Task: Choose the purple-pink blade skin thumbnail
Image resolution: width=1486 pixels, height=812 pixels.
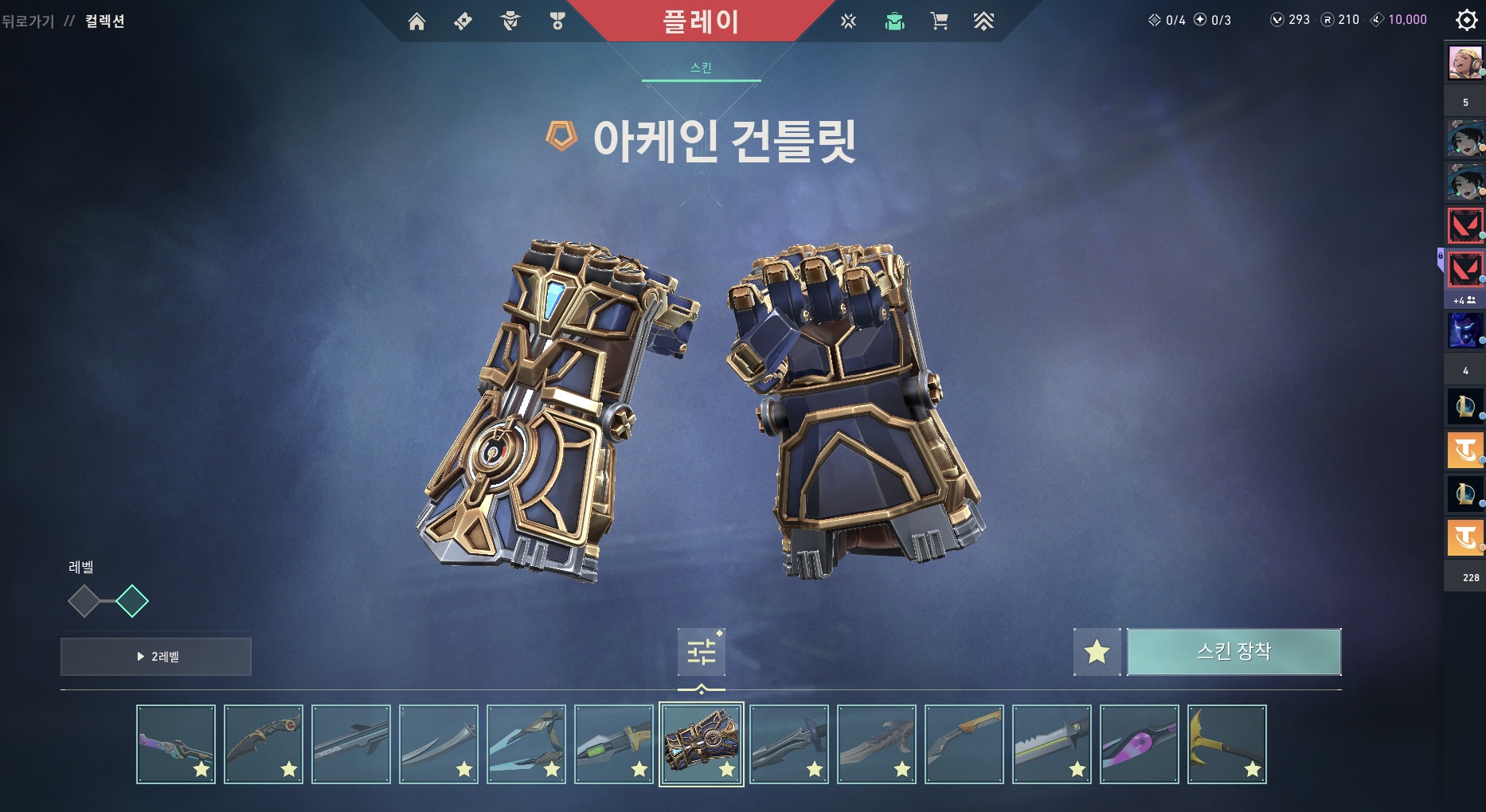Action: 1140,744
